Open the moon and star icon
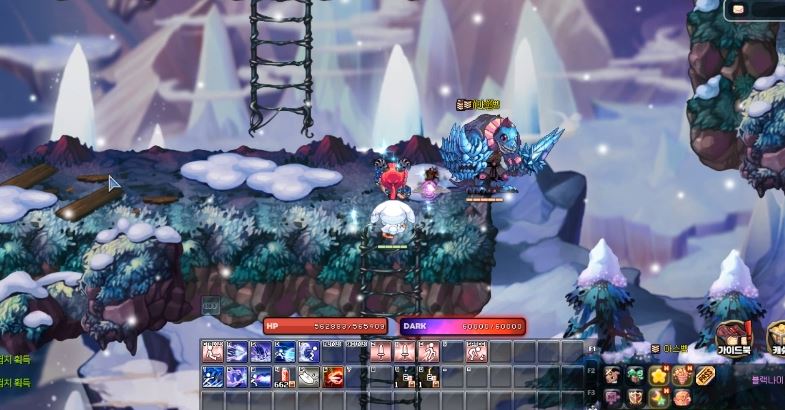This screenshot has width=785, height=410. pyautogui.click(x=659, y=397)
